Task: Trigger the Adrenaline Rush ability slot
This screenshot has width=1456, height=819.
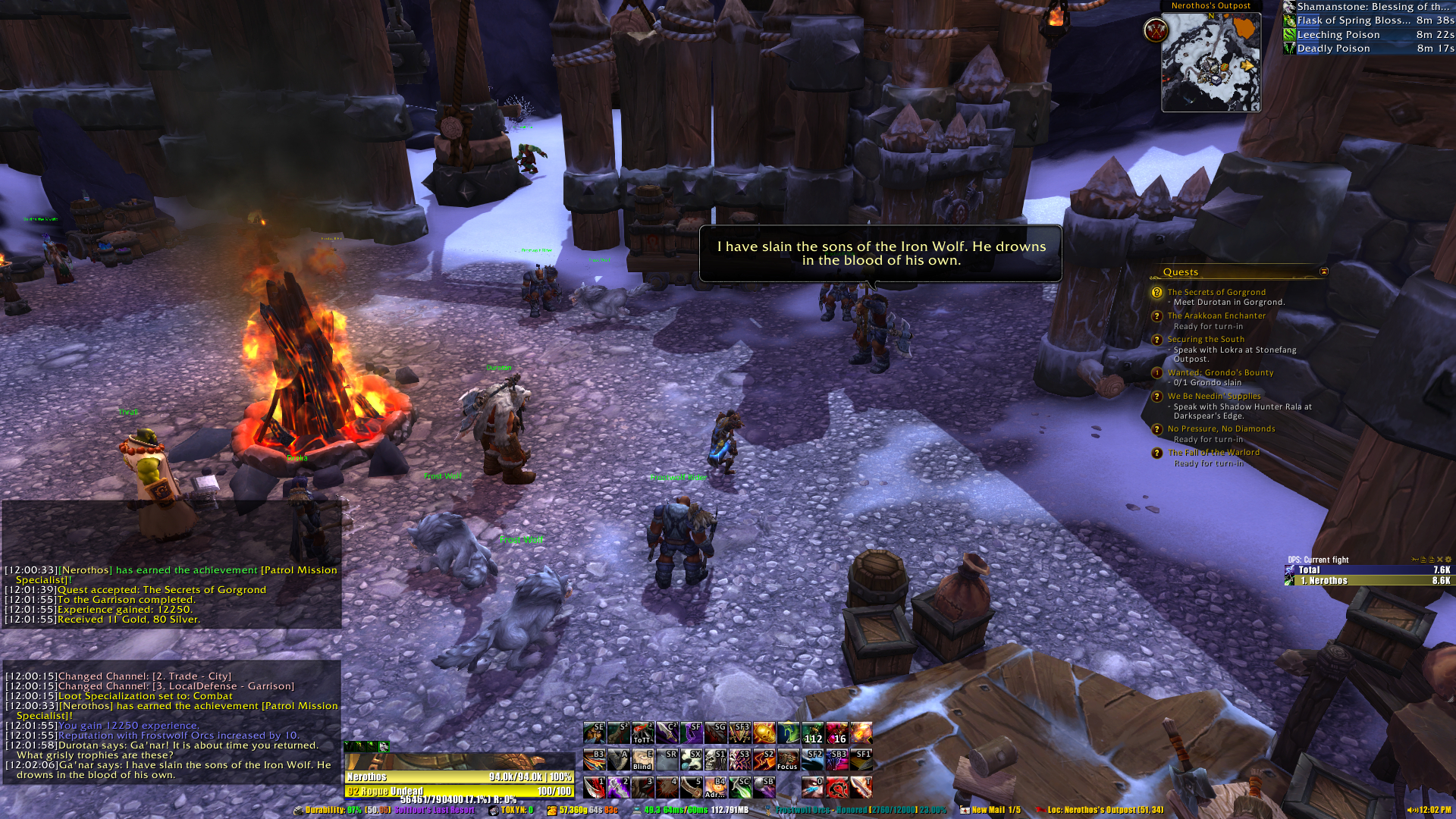Action: click(715, 786)
